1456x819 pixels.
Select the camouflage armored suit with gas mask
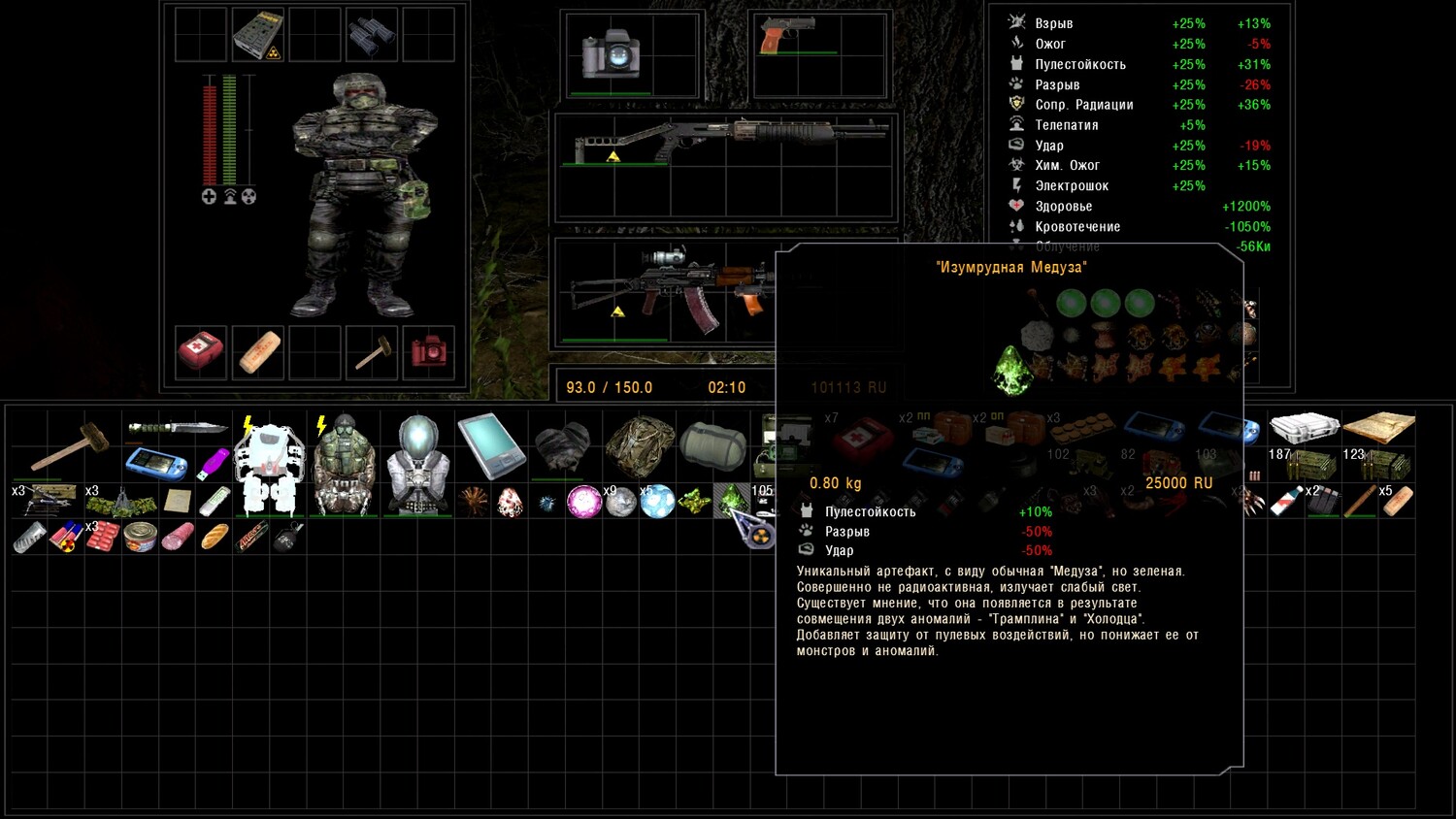click(344, 466)
